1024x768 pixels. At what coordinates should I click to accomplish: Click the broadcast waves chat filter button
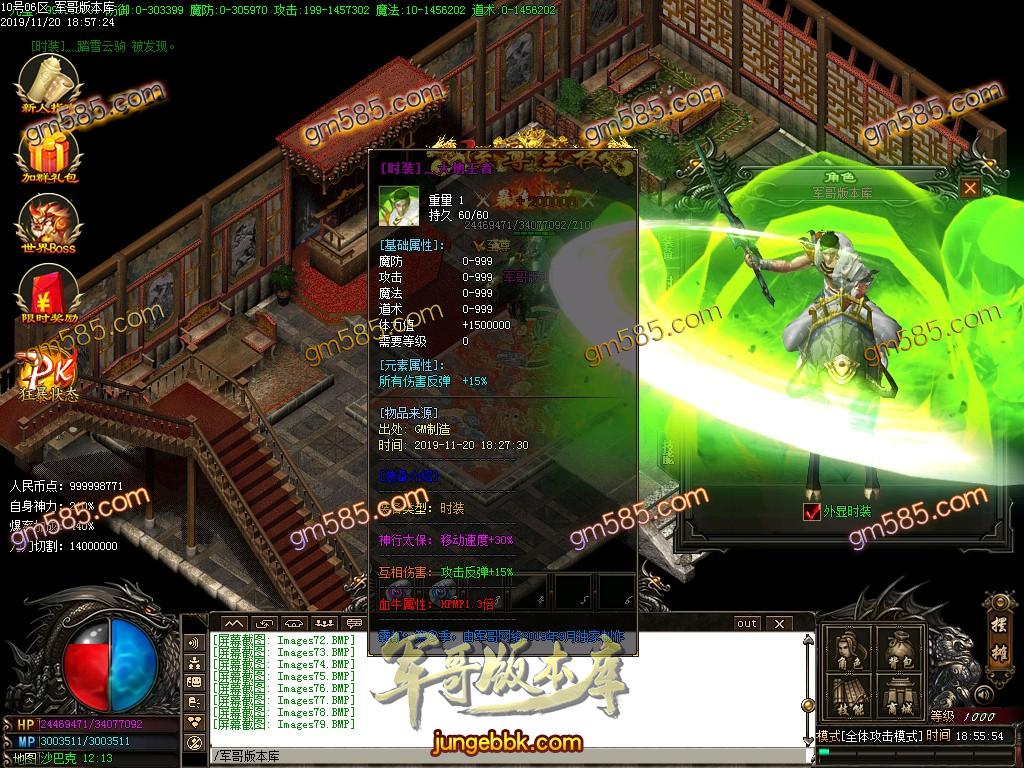coord(195,643)
